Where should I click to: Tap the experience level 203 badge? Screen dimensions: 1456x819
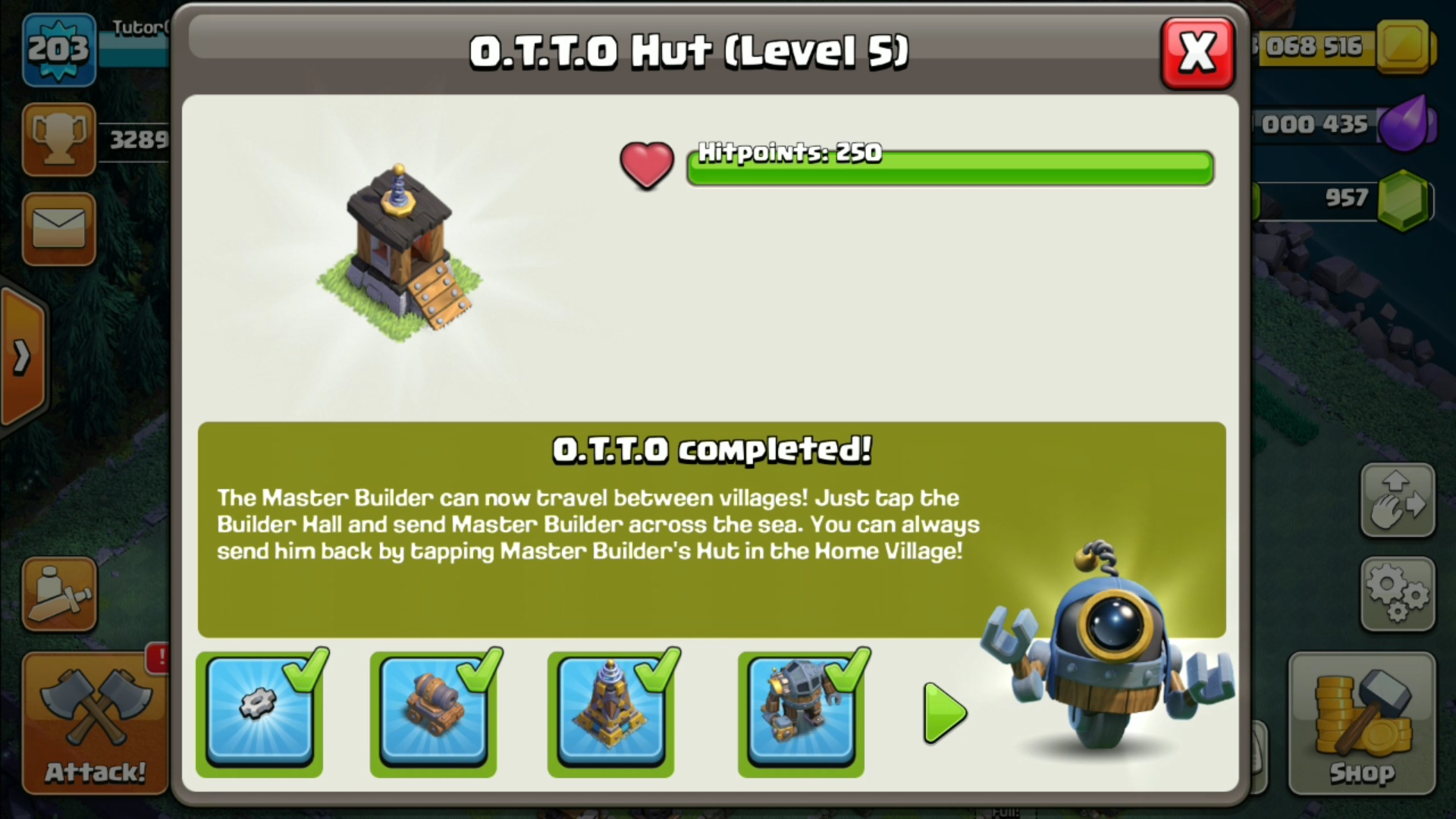point(59,49)
